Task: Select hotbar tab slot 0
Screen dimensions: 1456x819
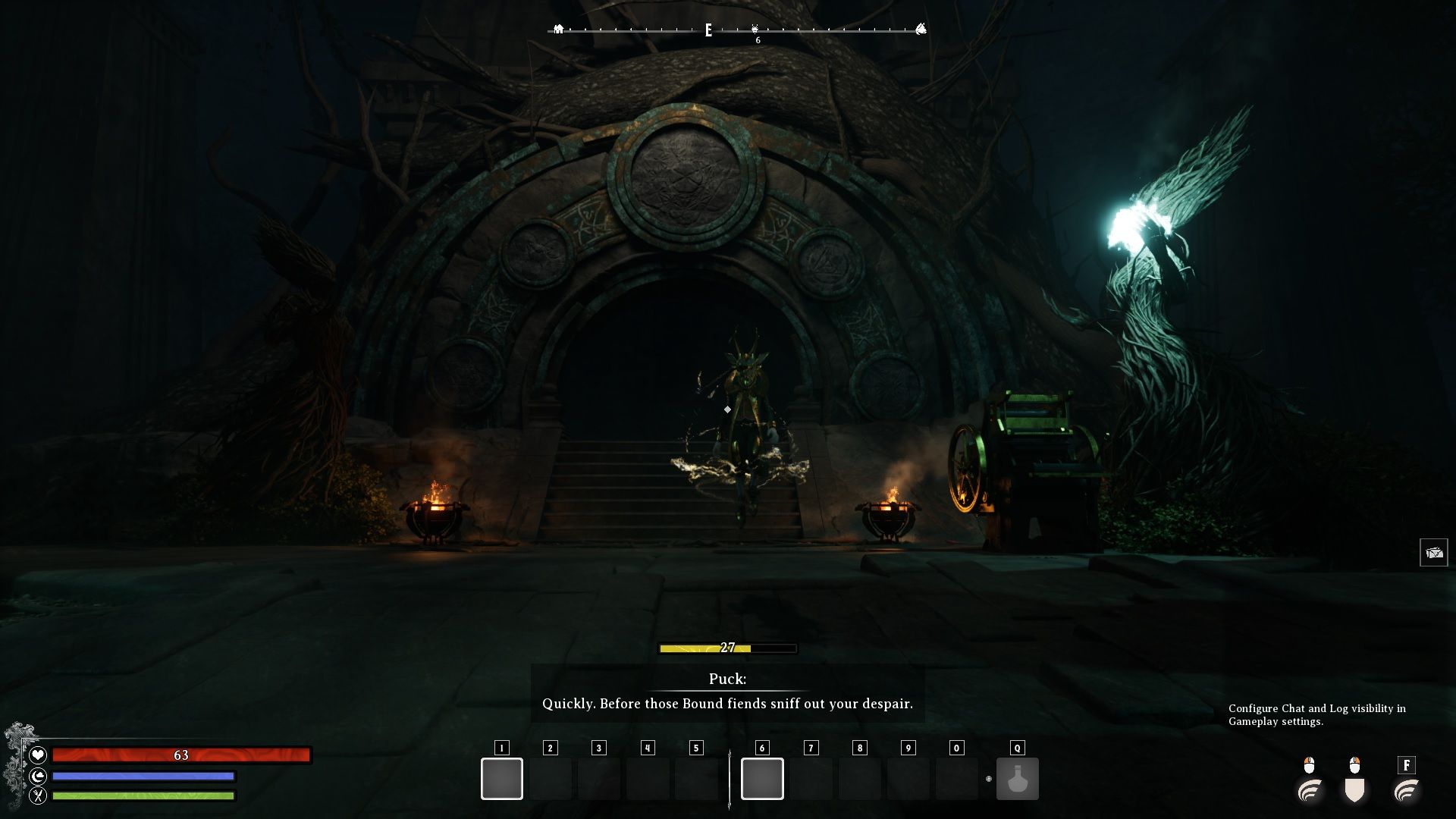Action: coord(955,747)
